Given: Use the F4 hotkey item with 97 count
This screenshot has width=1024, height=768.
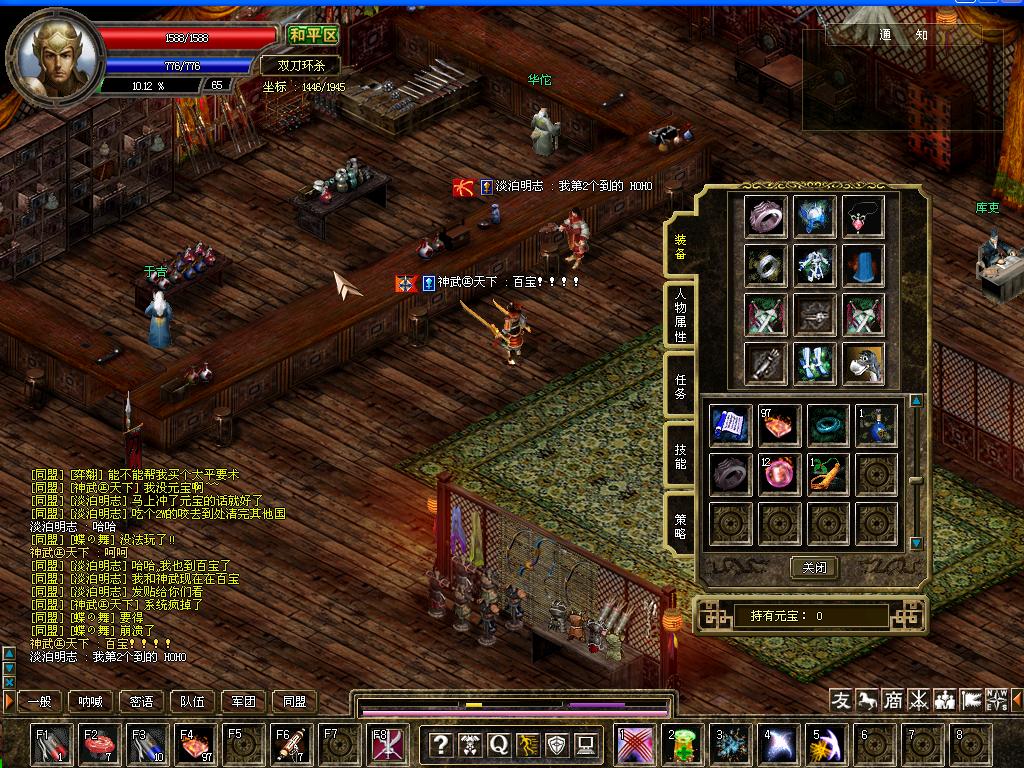Looking at the screenshot, I should (x=194, y=745).
